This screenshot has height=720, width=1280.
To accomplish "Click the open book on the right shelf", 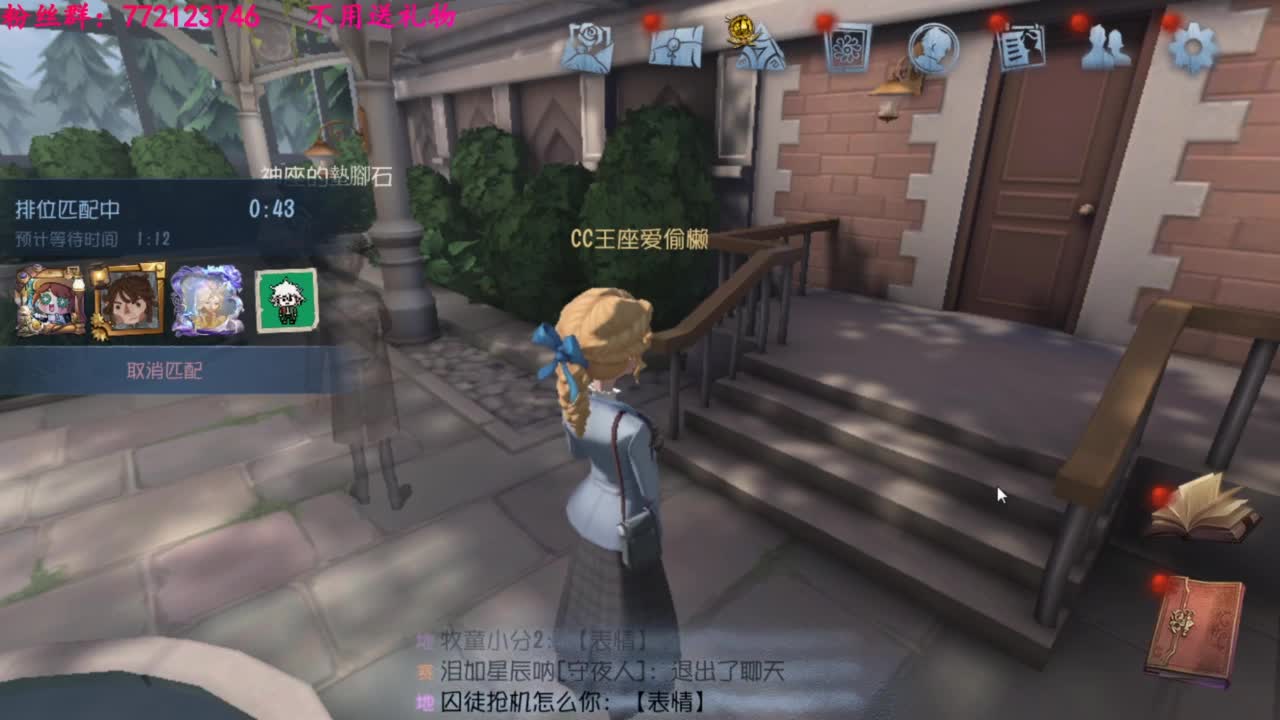I will [1202, 512].
